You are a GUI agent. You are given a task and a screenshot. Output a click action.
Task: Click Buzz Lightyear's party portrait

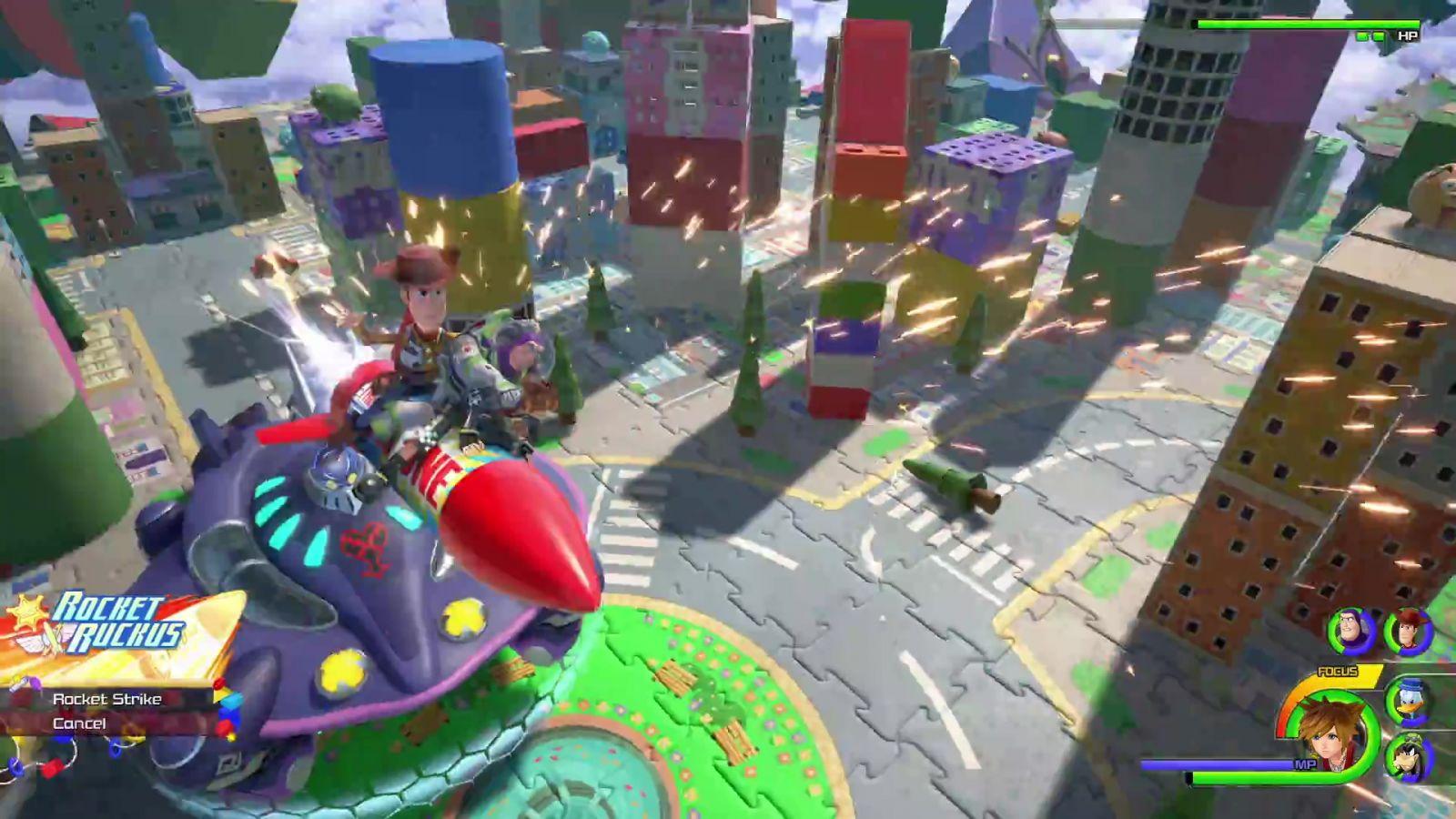pyautogui.click(x=1350, y=631)
